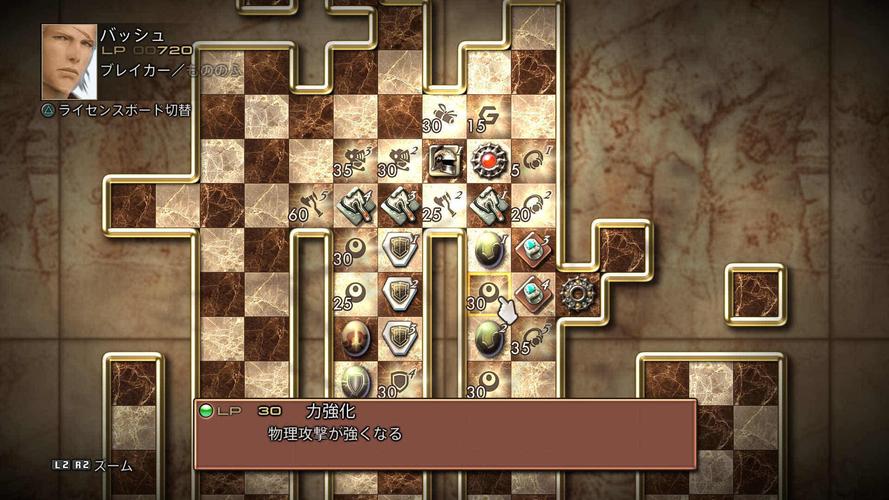Select the dark cogwheel license tile

coord(577,294)
